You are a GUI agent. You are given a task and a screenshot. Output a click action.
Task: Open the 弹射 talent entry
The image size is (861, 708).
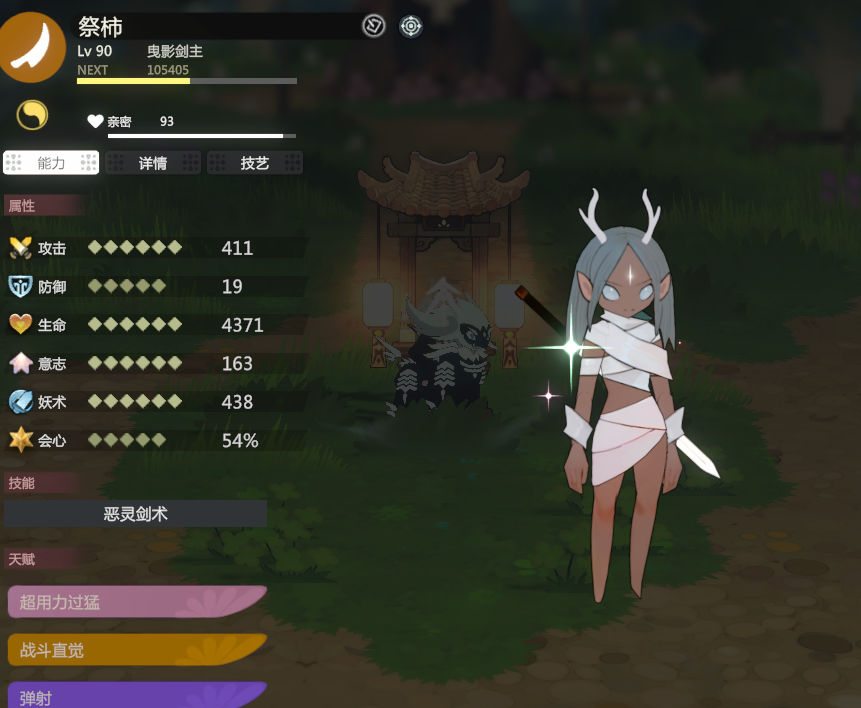[x=136, y=696]
